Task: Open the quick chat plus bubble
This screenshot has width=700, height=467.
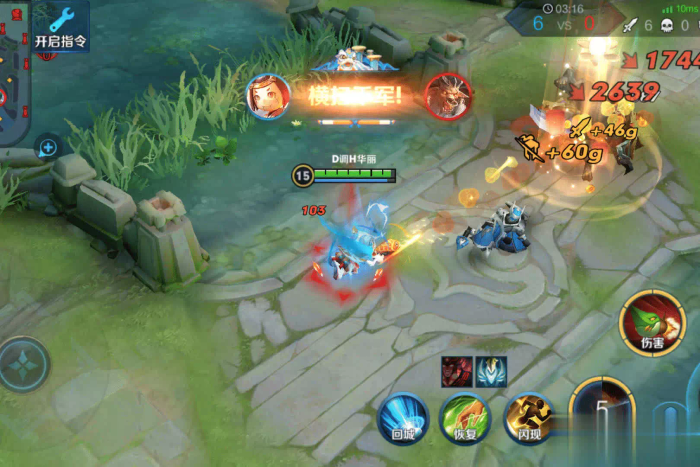Action: pyautogui.click(x=47, y=148)
